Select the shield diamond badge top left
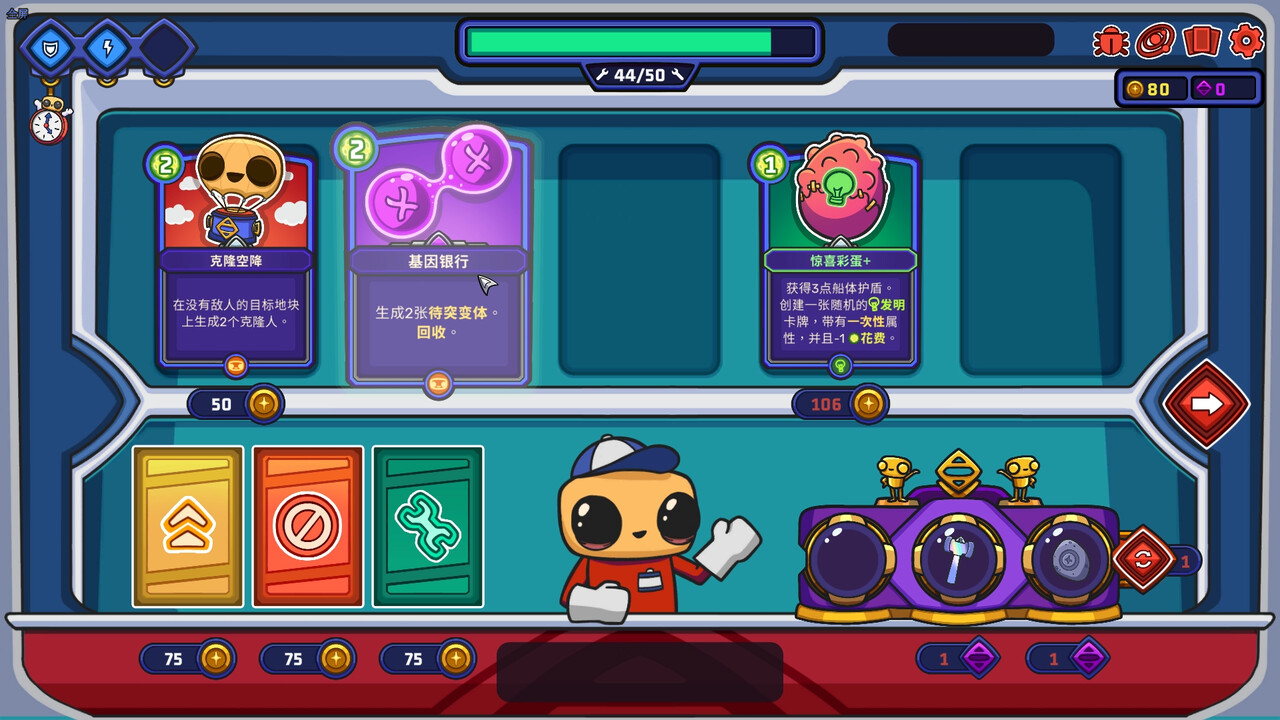 point(49,47)
